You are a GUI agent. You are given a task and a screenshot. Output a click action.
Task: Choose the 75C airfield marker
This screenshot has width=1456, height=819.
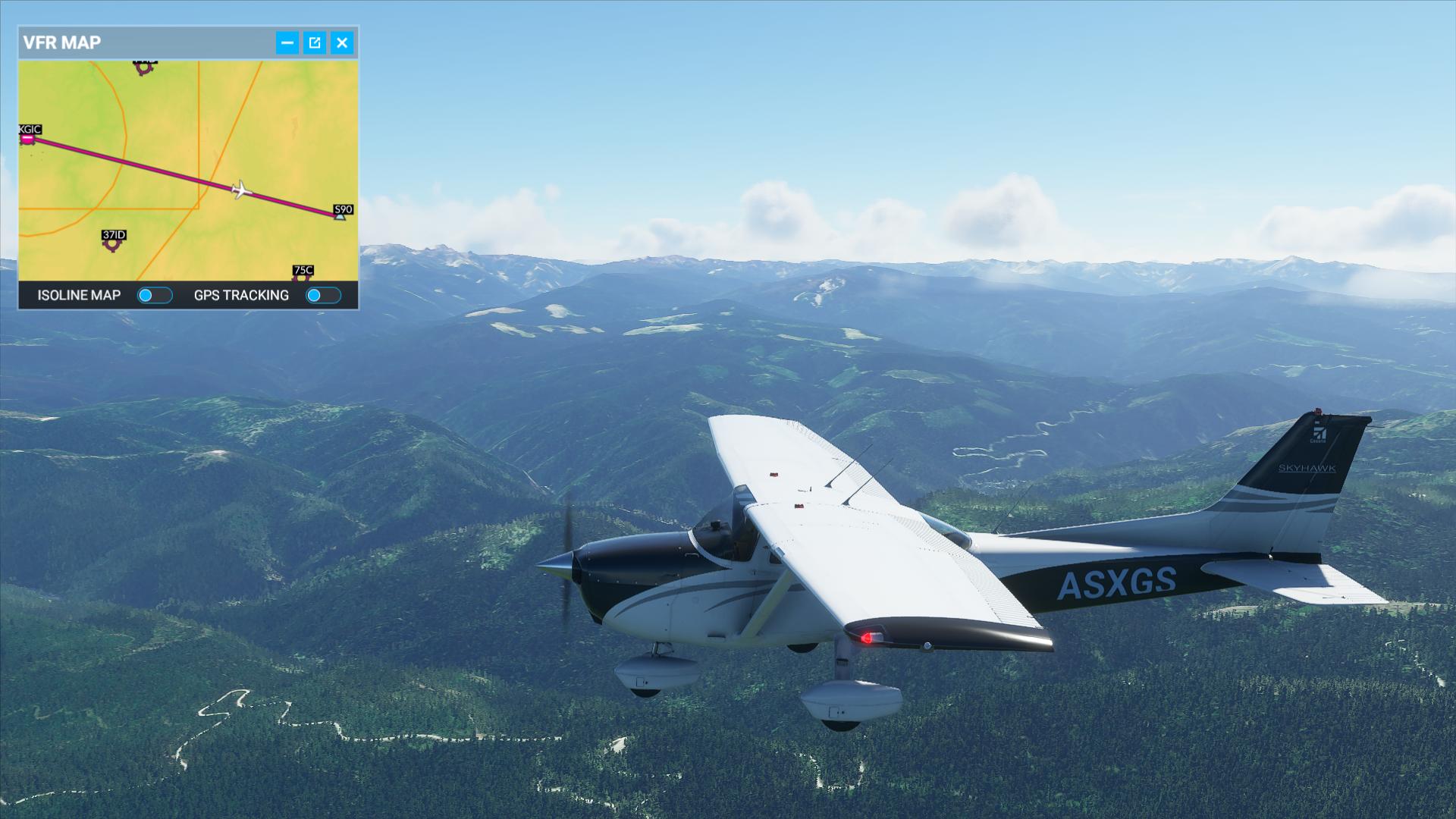pos(302,276)
